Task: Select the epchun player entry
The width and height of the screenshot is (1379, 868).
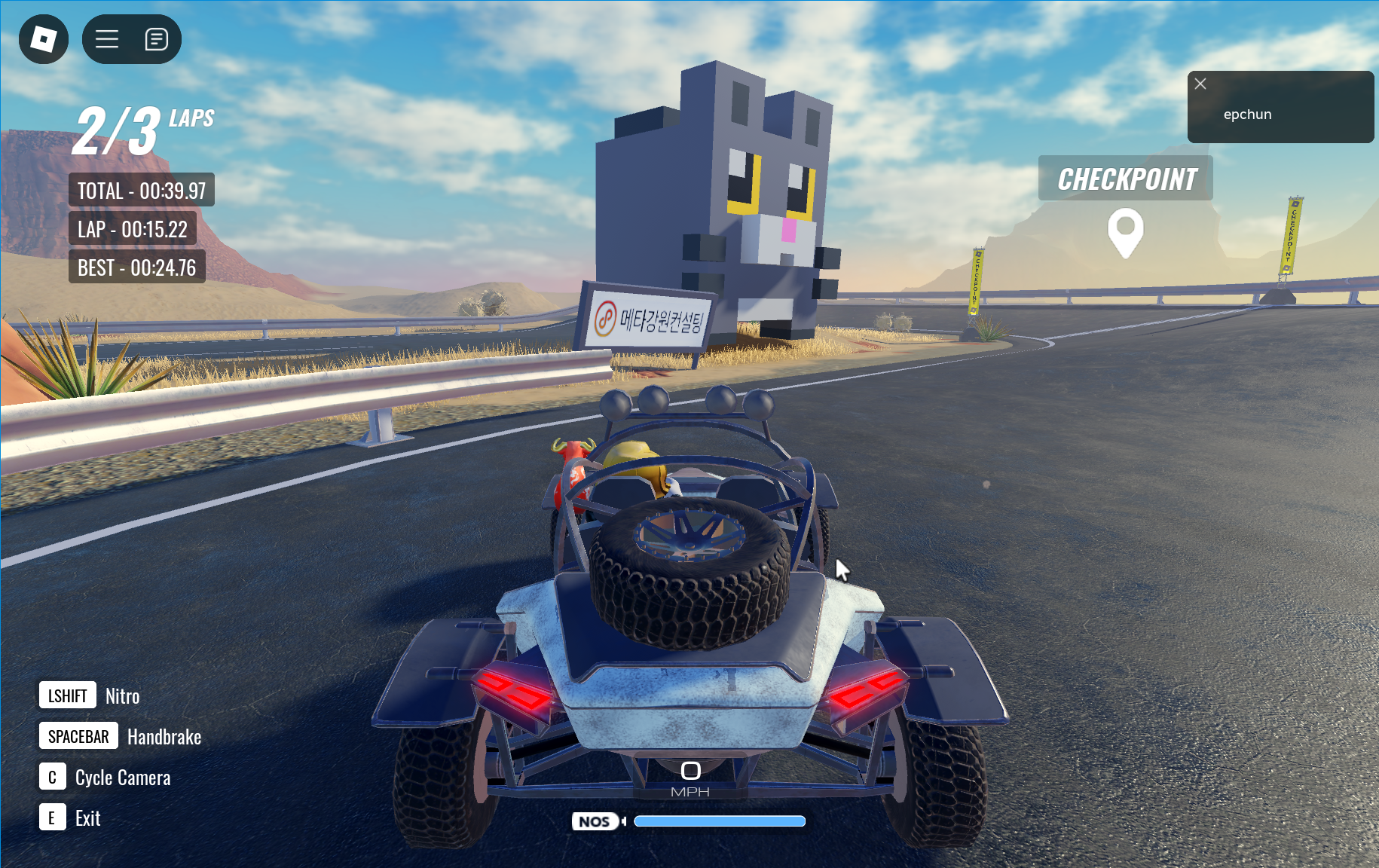Action: coord(1247,115)
